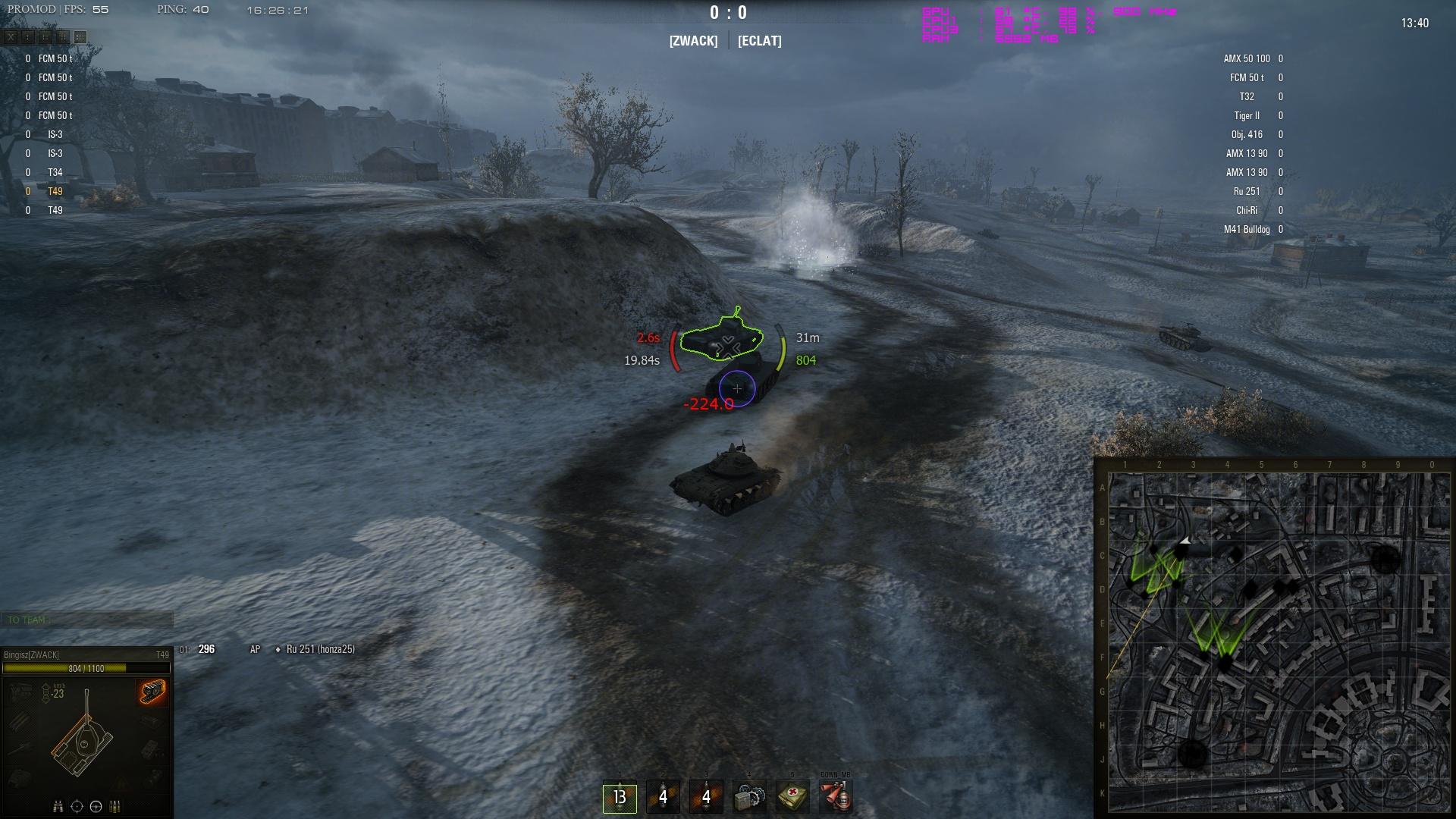Select M41 Bulldog in enemy list
The width and height of the screenshot is (1456, 819).
coord(1246,229)
